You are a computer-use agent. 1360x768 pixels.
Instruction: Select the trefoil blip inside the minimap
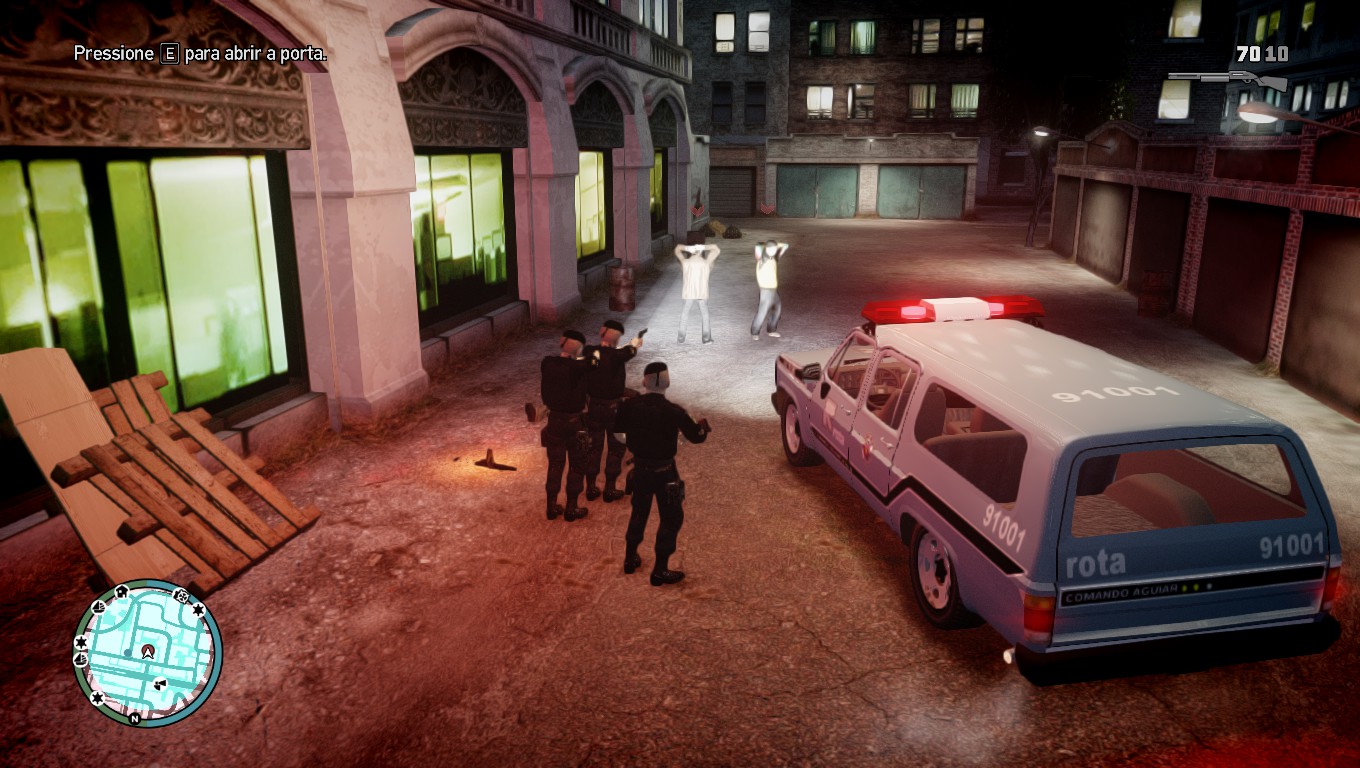160,684
